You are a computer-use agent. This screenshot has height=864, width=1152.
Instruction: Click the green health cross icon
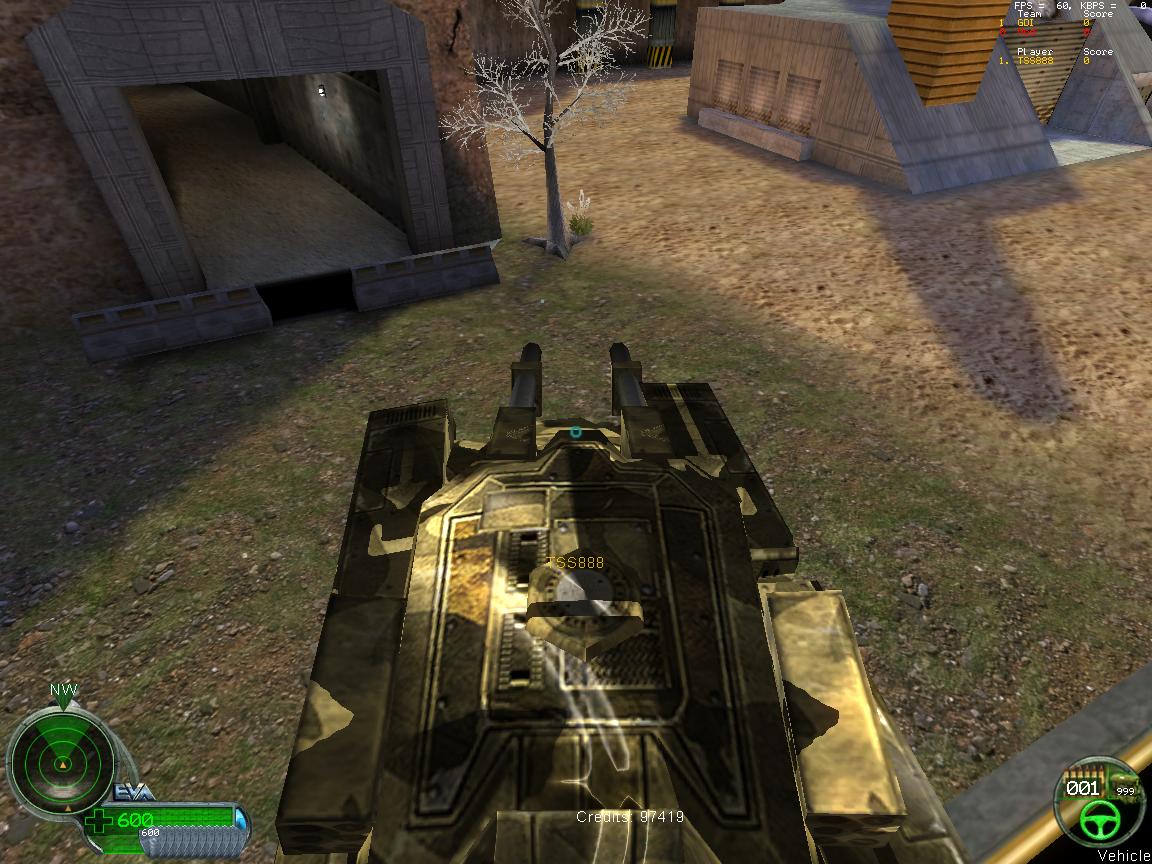point(100,822)
